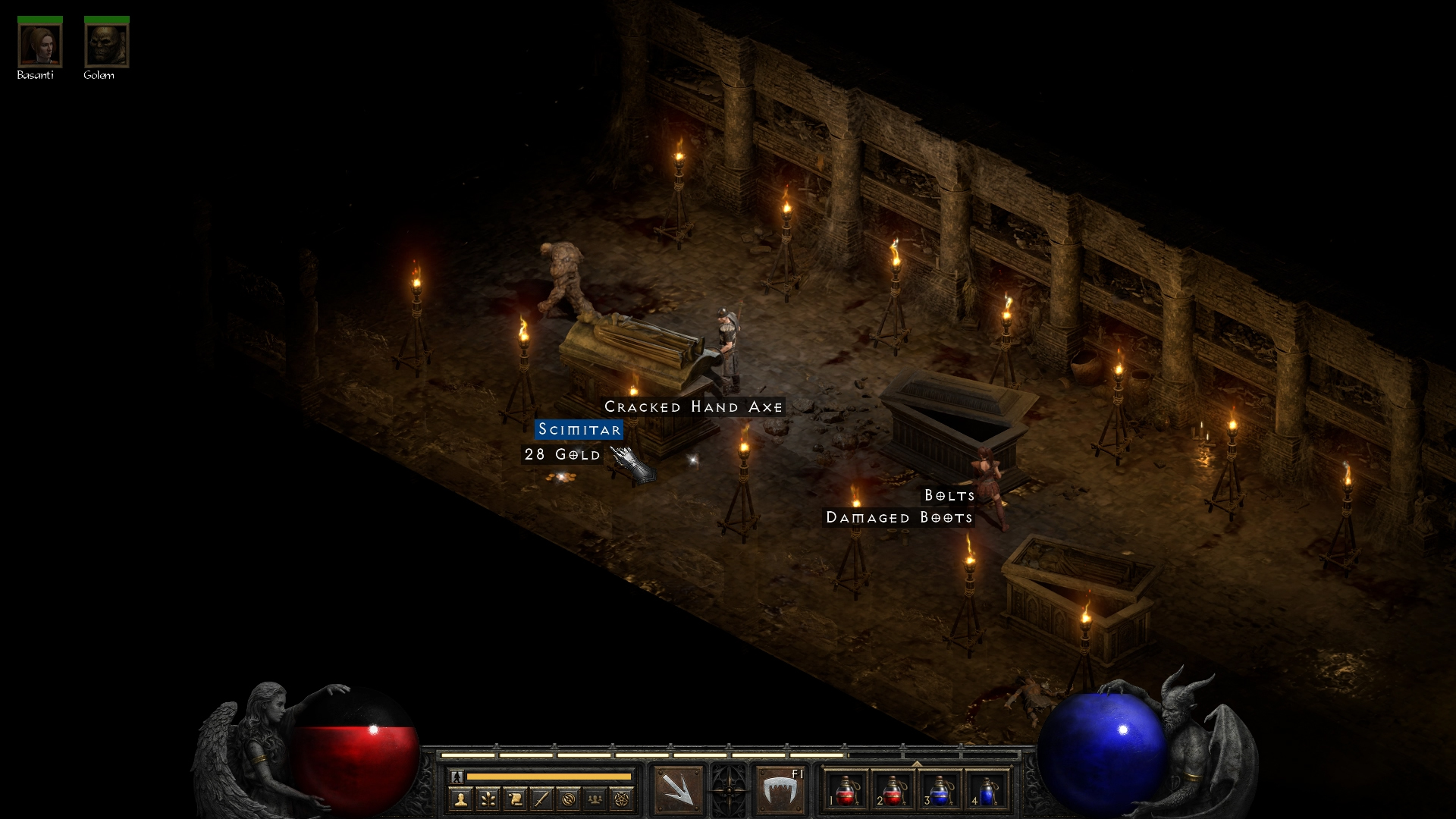Pick up the Damaged Boots label
Image resolution: width=1456 pixels, height=819 pixels.
(x=899, y=518)
